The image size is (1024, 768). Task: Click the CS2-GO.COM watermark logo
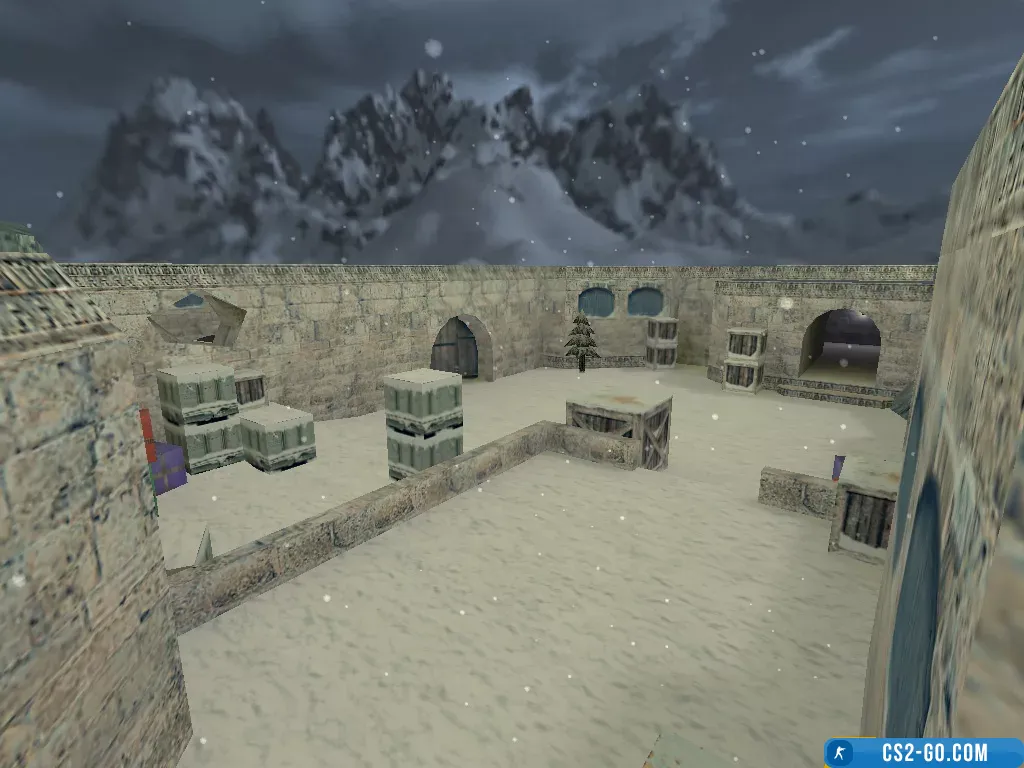922,752
